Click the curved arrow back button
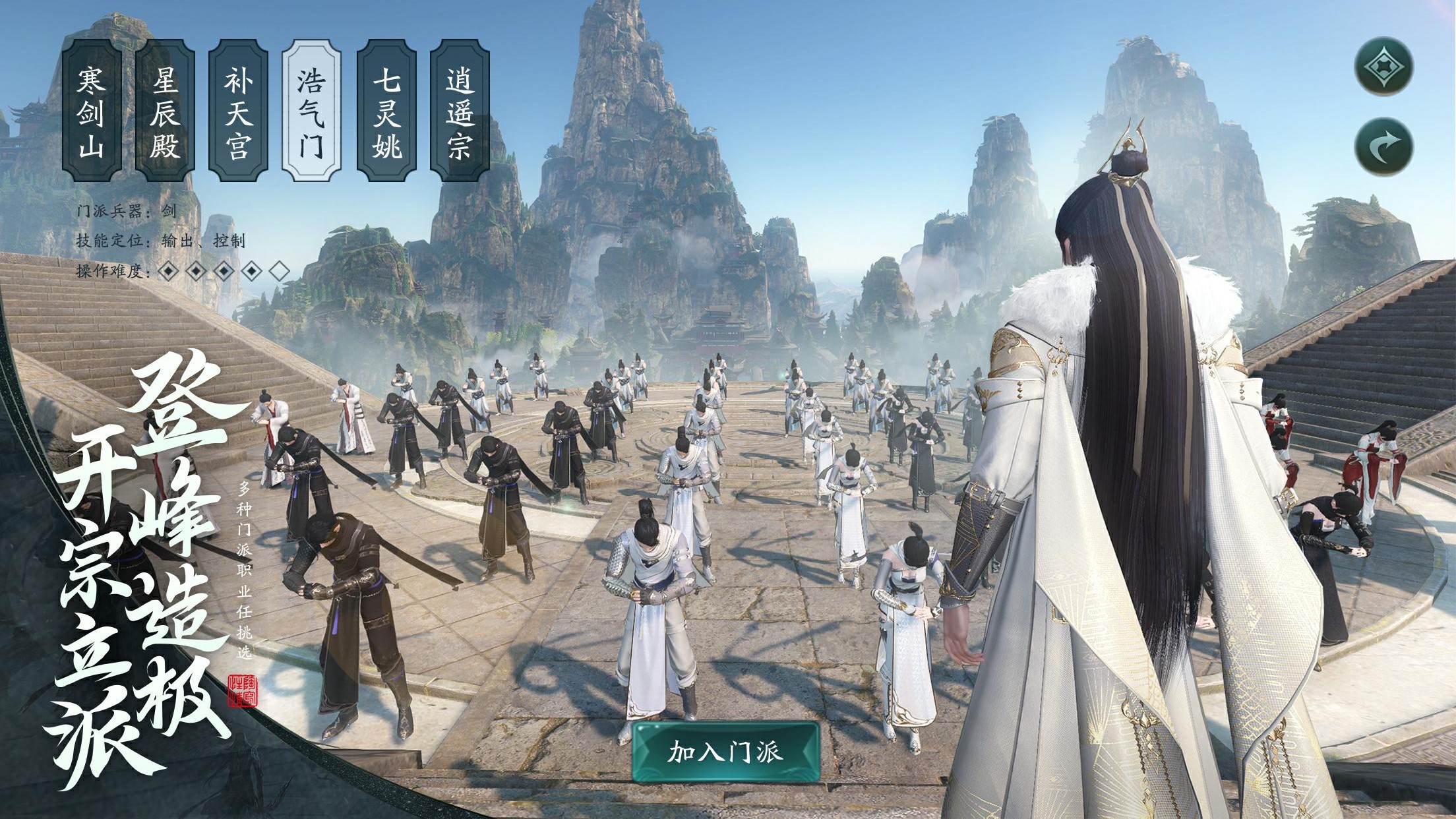1456x819 pixels. 1383,146
